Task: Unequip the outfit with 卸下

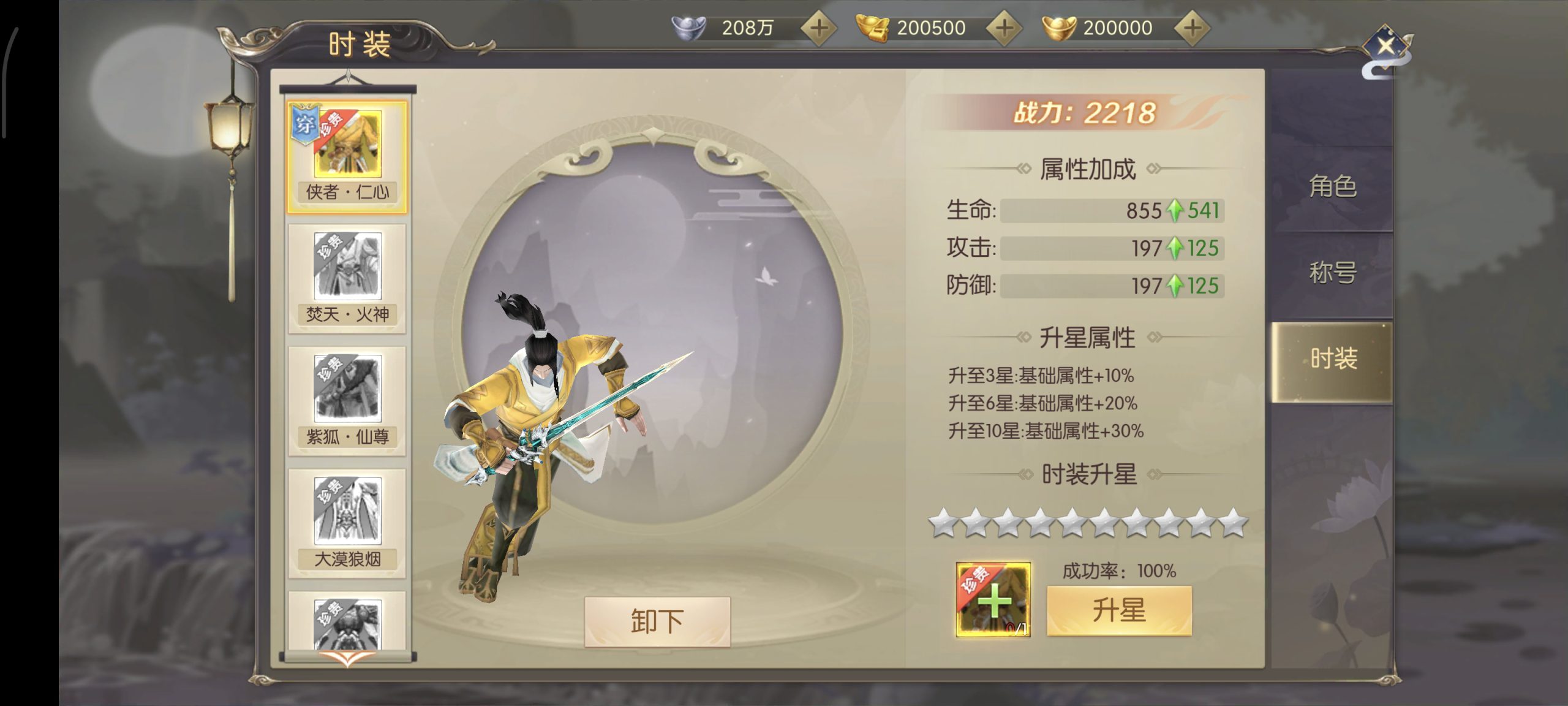Action: click(657, 621)
